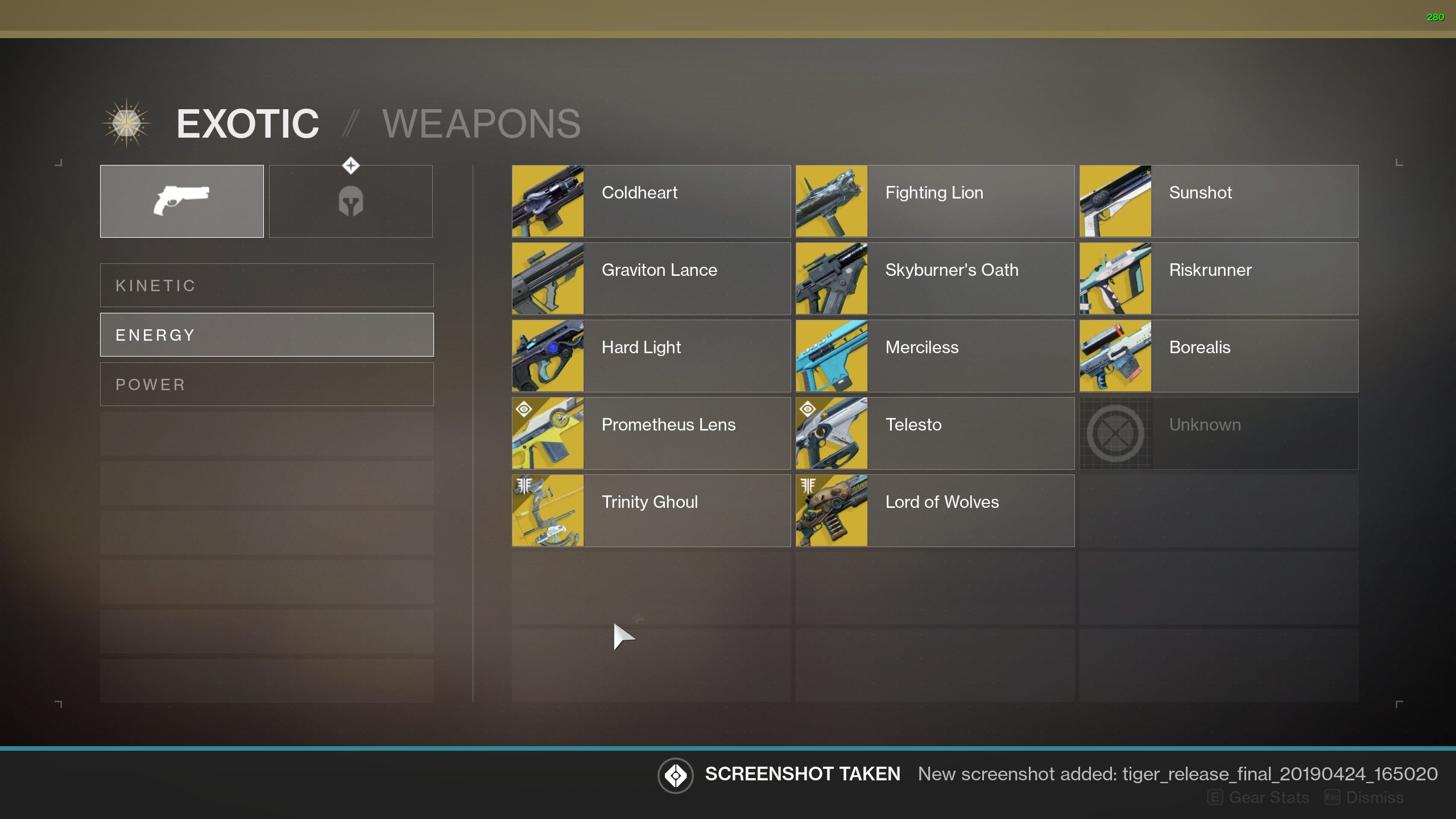Select the Sunshot hand cannon icon

(x=1115, y=201)
